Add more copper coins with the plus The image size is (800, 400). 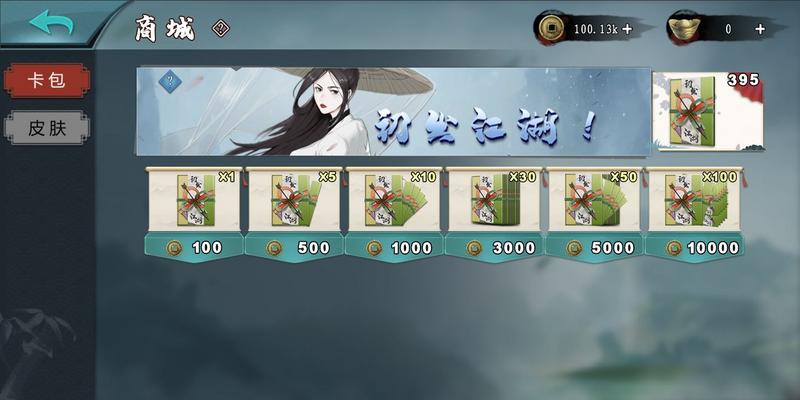tap(627, 29)
